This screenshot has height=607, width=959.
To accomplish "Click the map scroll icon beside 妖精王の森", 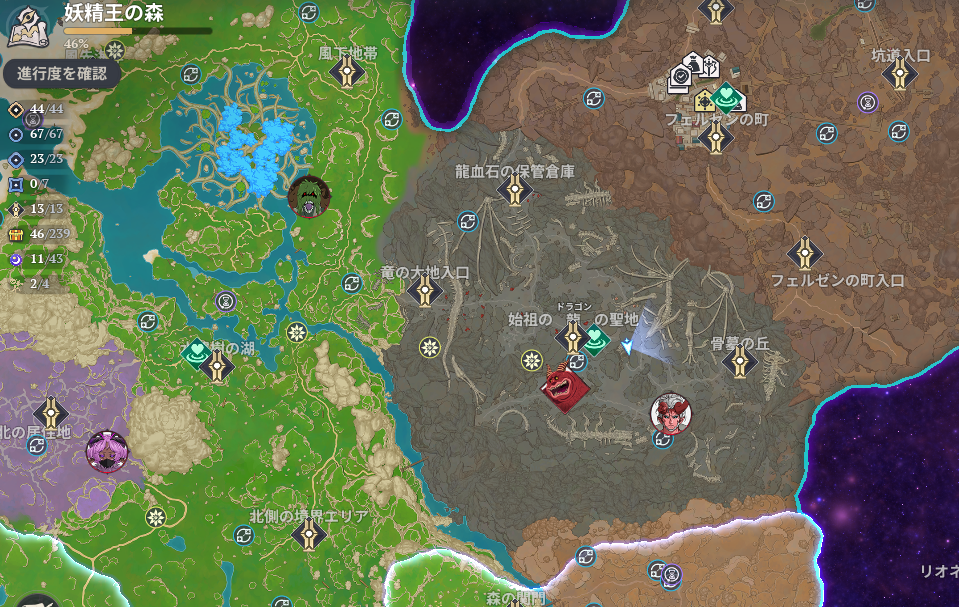I will coord(29,26).
